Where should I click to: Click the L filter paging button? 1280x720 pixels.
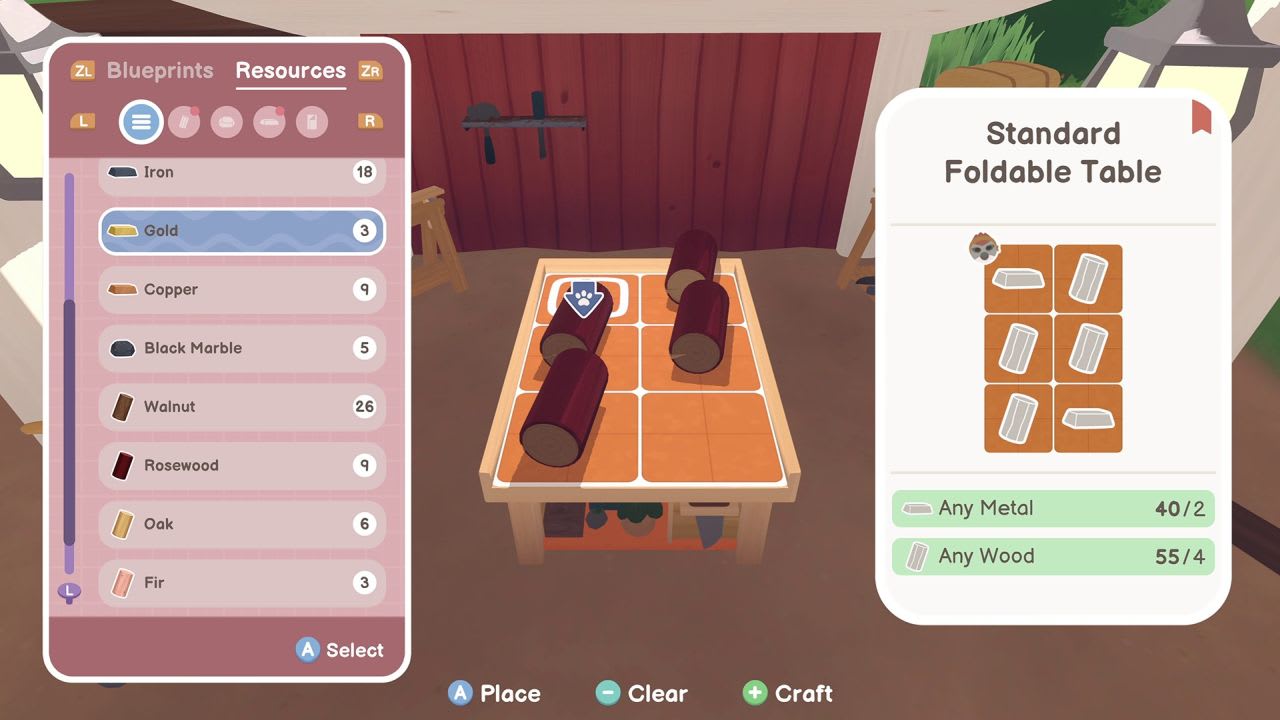pyautogui.click(x=83, y=122)
